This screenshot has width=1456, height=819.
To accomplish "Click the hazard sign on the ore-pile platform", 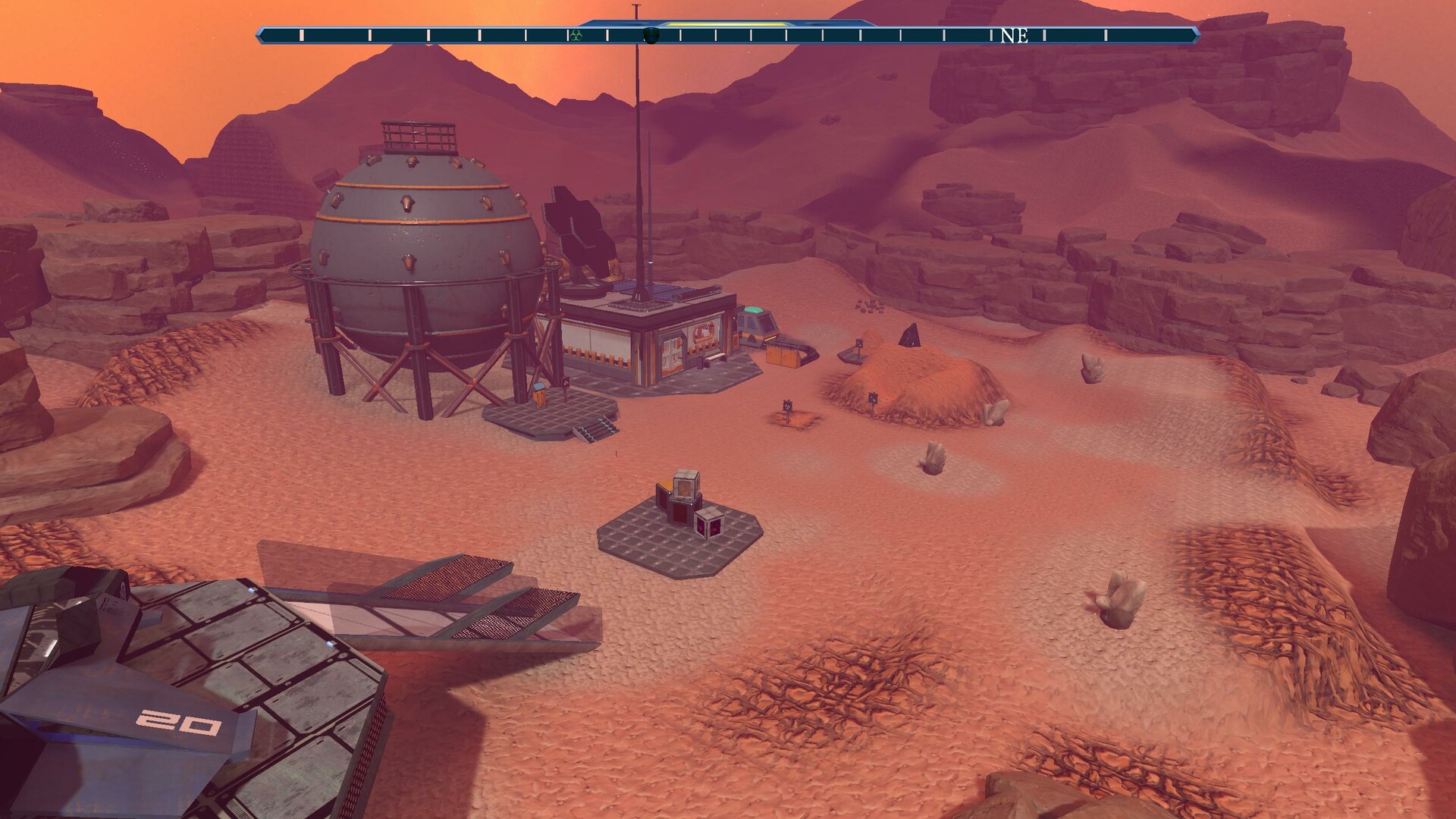I will click(858, 343).
